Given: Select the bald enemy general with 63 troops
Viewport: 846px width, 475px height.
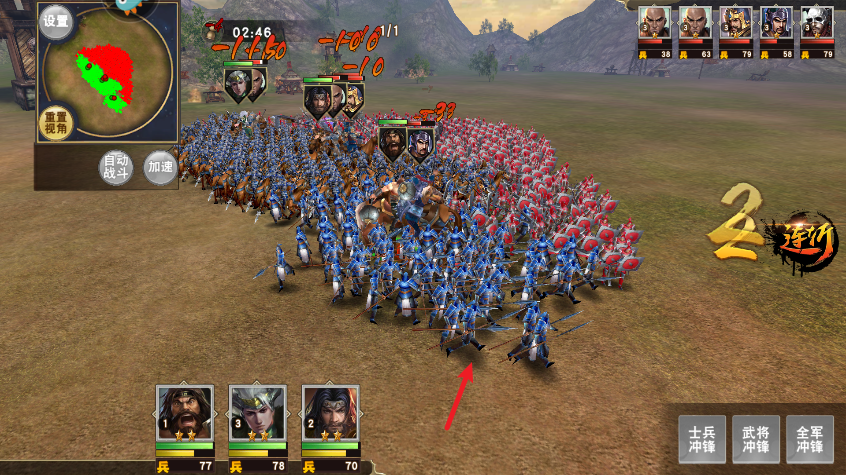Looking at the screenshot, I should tap(695, 24).
